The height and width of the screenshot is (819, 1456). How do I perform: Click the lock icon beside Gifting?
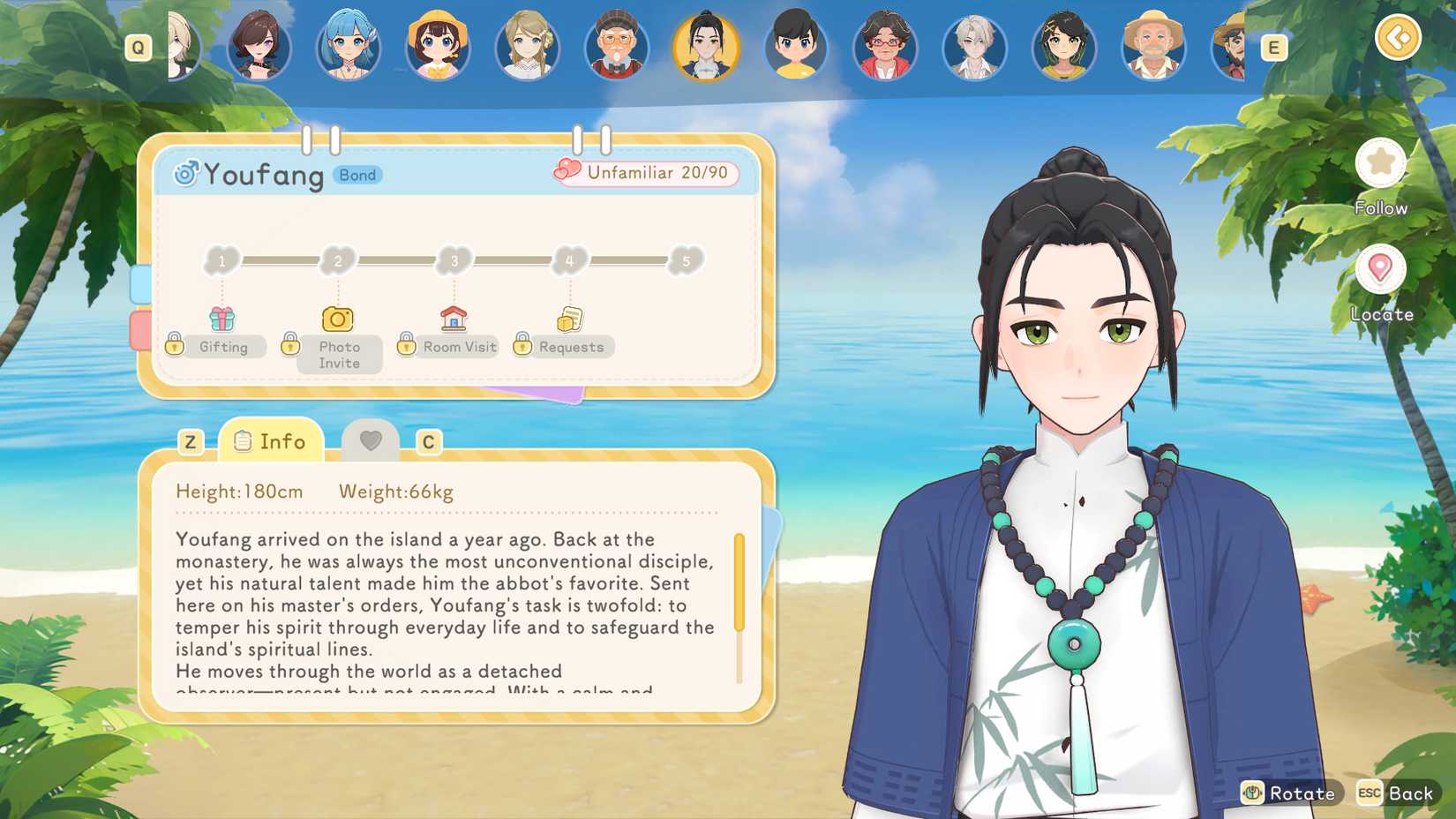point(175,345)
